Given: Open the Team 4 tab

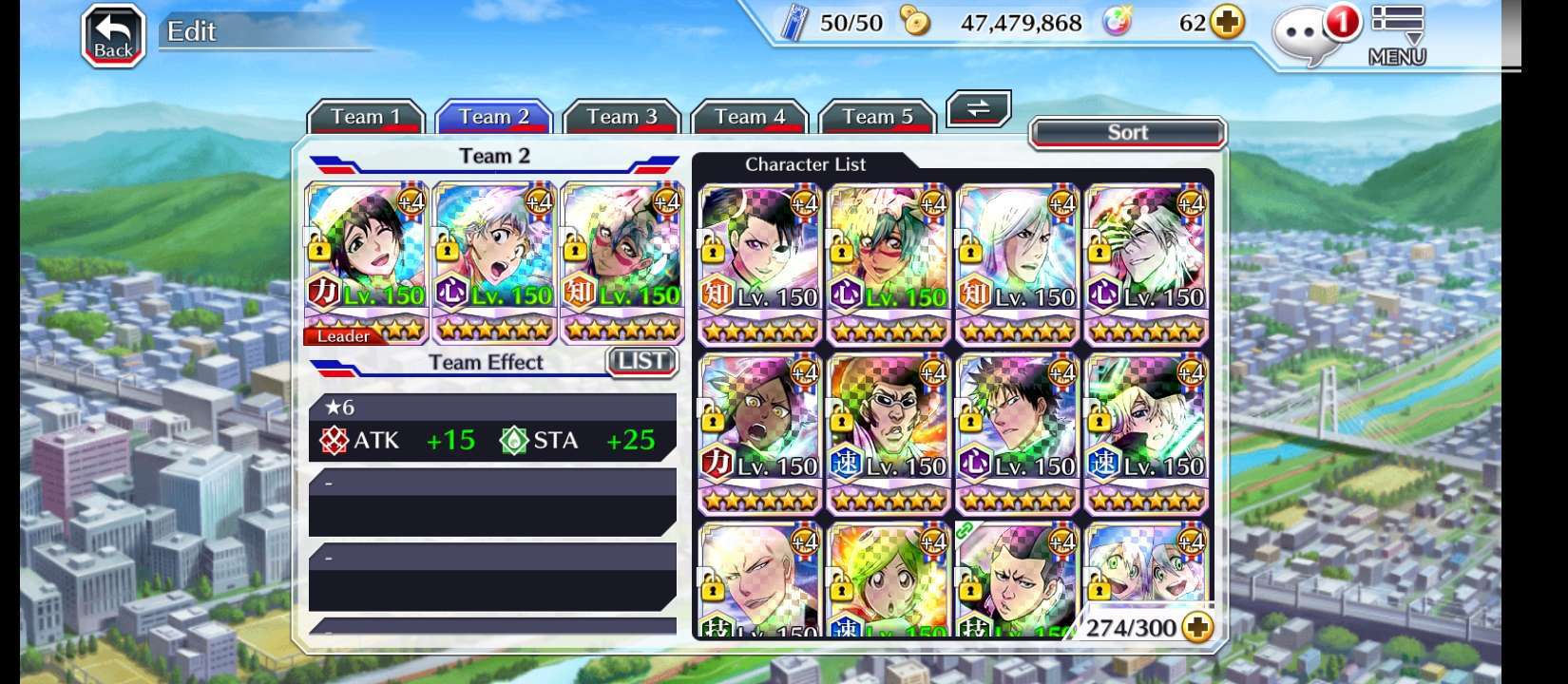Looking at the screenshot, I should (749, 117).
